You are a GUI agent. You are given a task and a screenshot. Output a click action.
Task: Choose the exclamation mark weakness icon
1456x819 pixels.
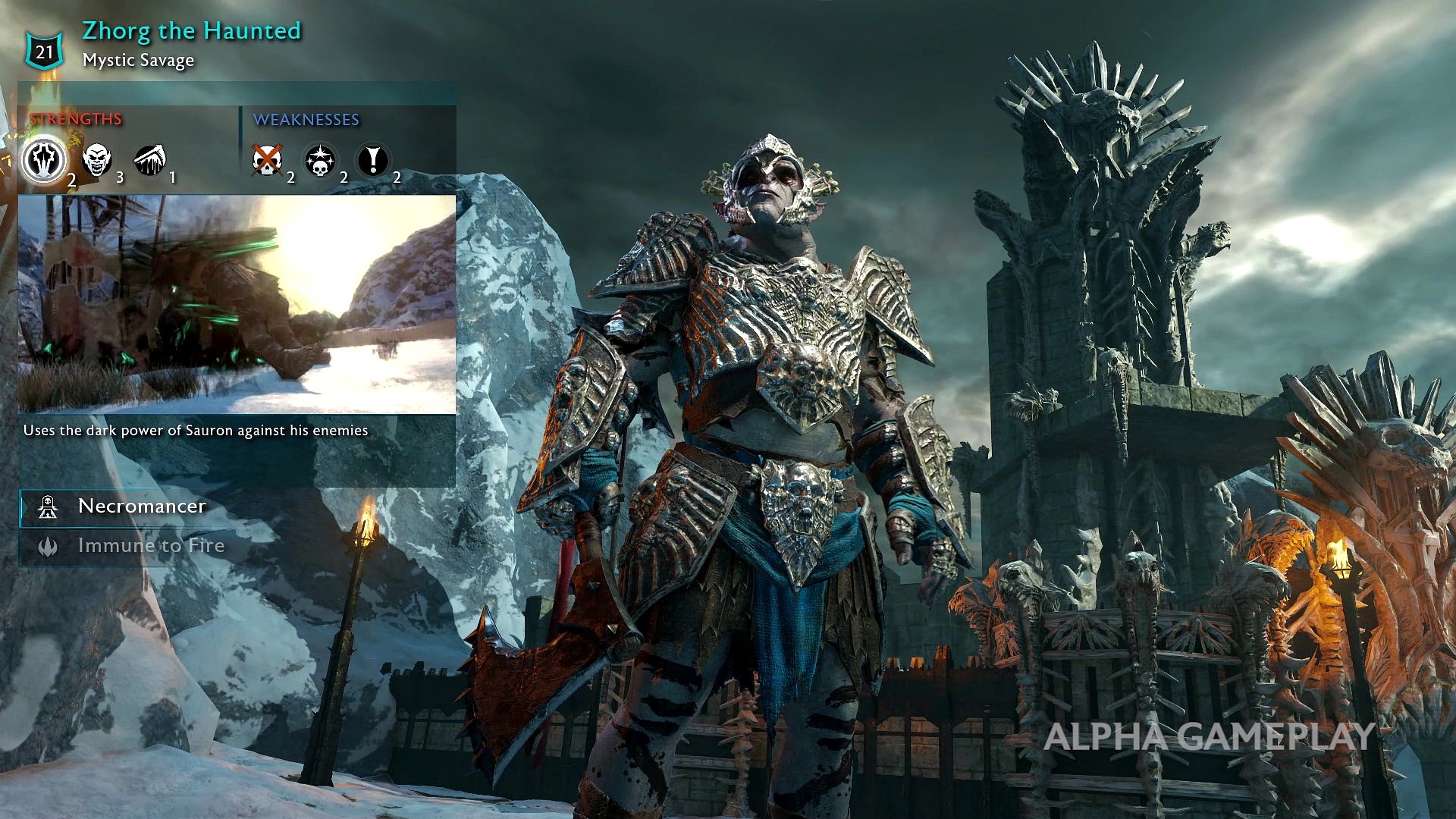pyautogui.click(x=372, y=160)
